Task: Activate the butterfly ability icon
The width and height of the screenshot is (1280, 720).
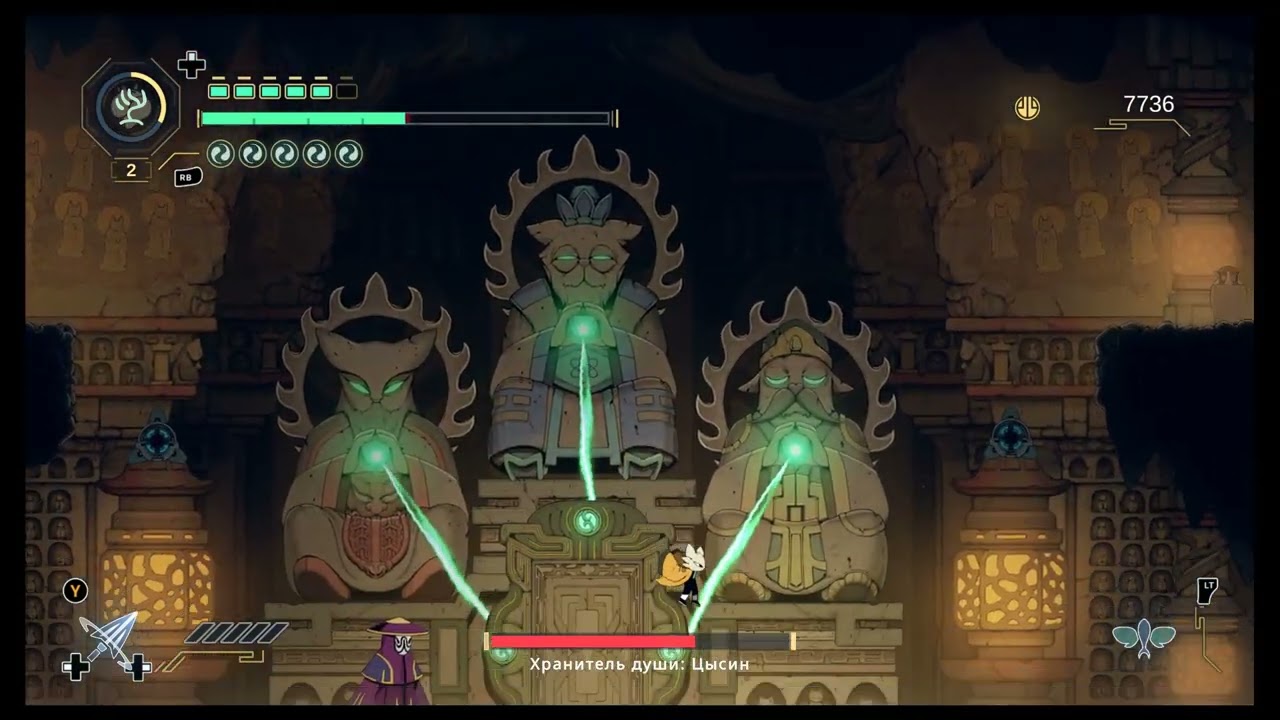Action: [x=1144, y=638]
